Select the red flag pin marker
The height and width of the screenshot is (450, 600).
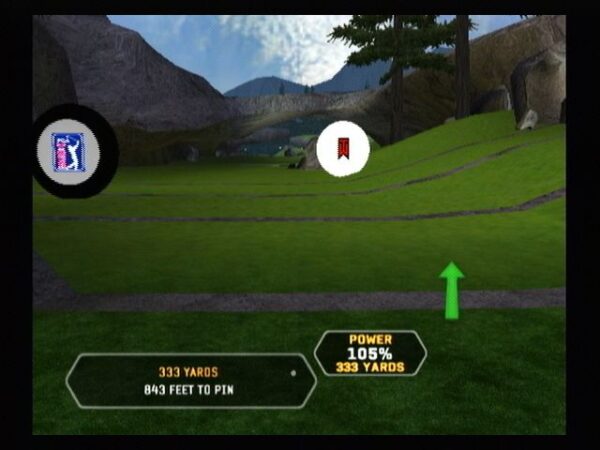pyautogui.click(x=343, y=149)
